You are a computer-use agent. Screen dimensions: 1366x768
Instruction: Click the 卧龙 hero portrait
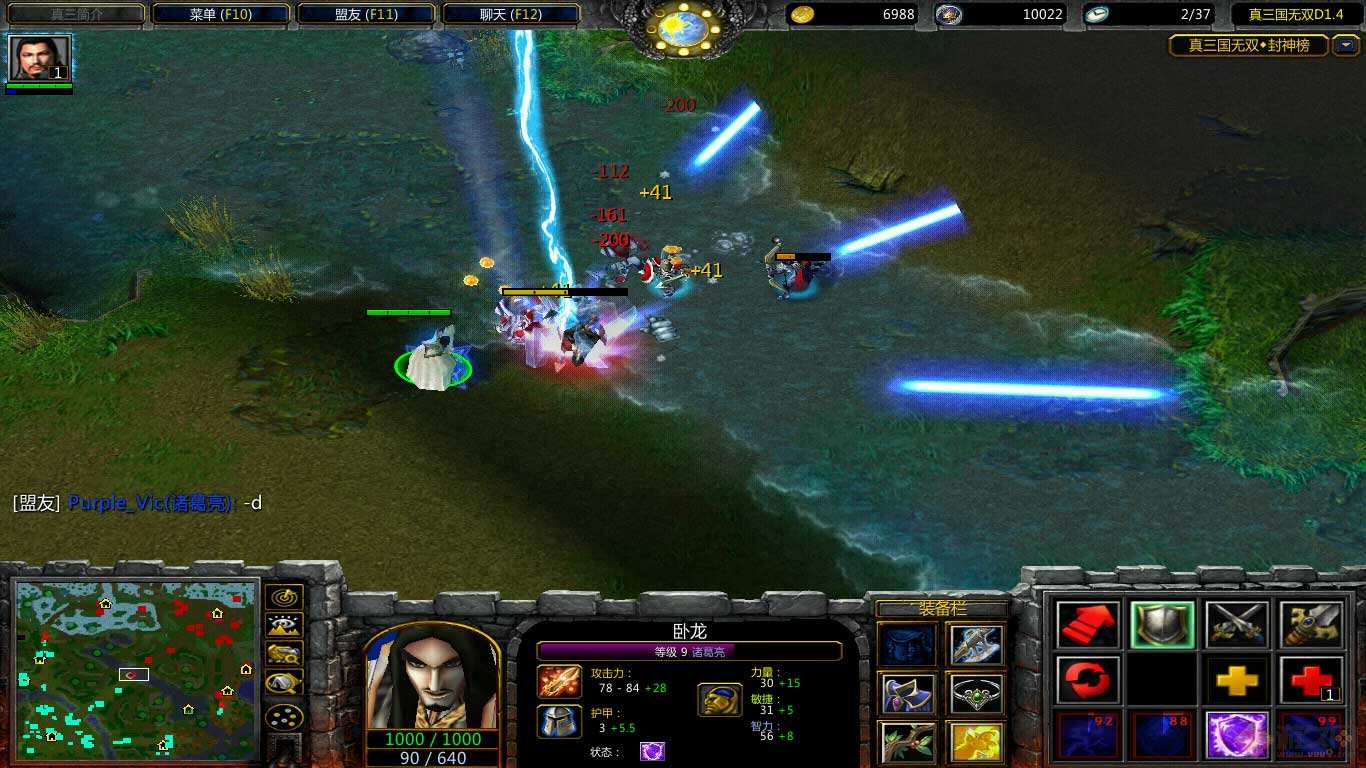click(x=433, y=678)
